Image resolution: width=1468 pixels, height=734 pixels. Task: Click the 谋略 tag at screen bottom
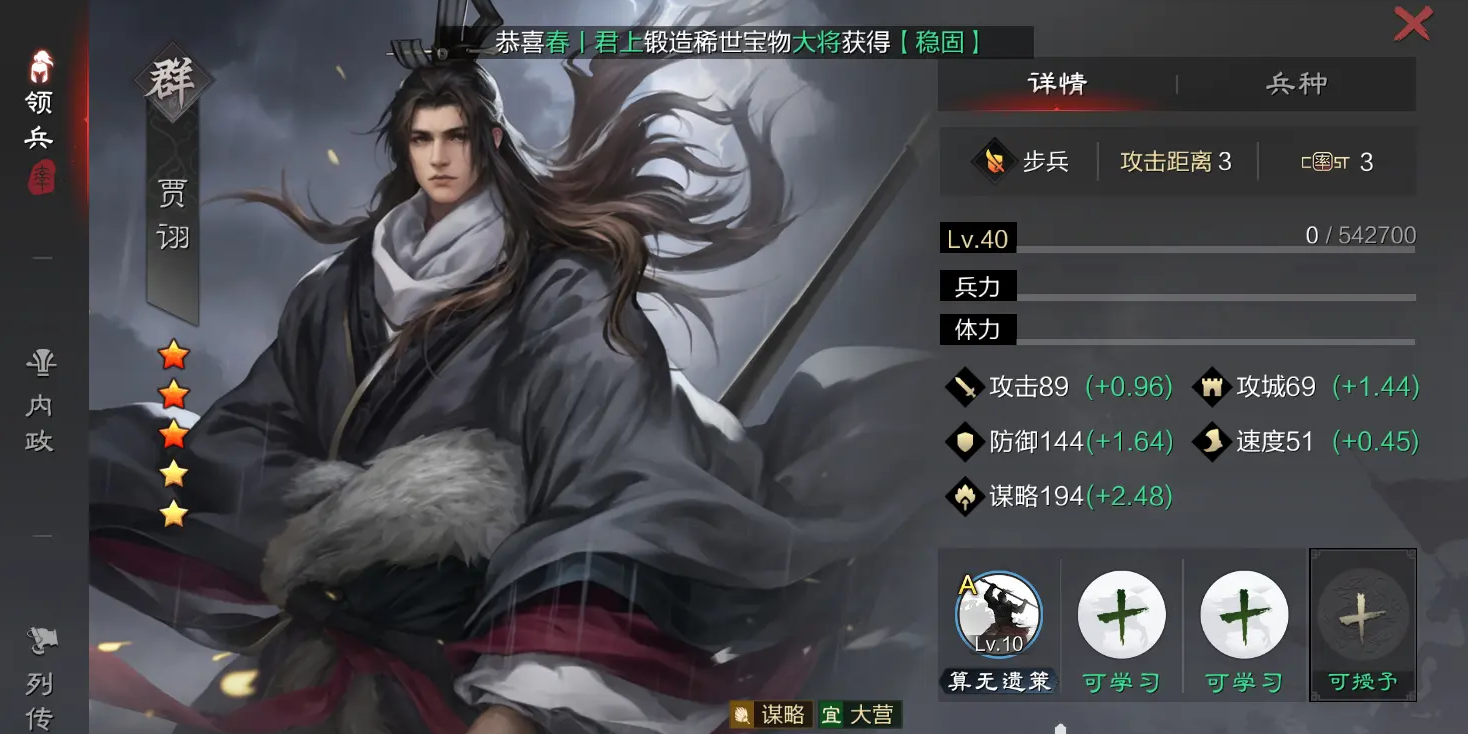click(773, 714)
